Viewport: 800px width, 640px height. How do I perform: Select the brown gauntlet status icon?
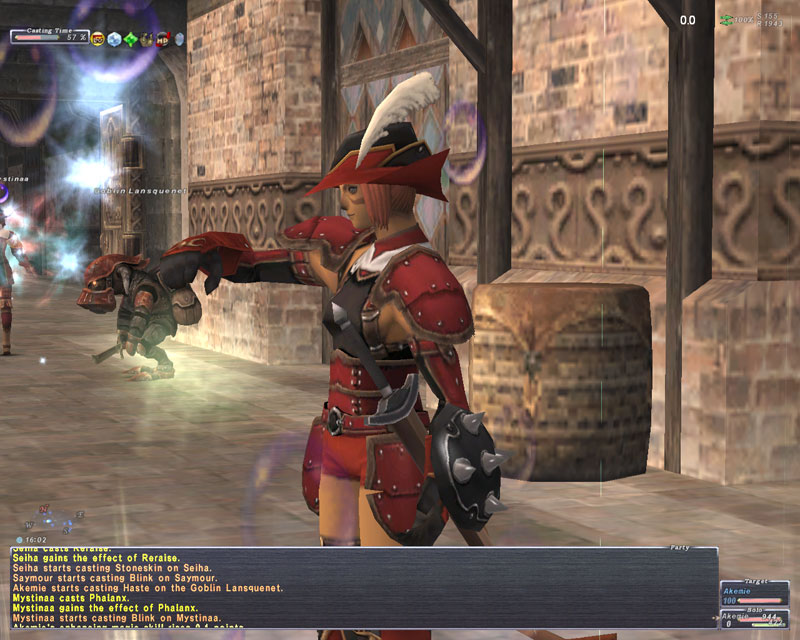coord(146,39)
